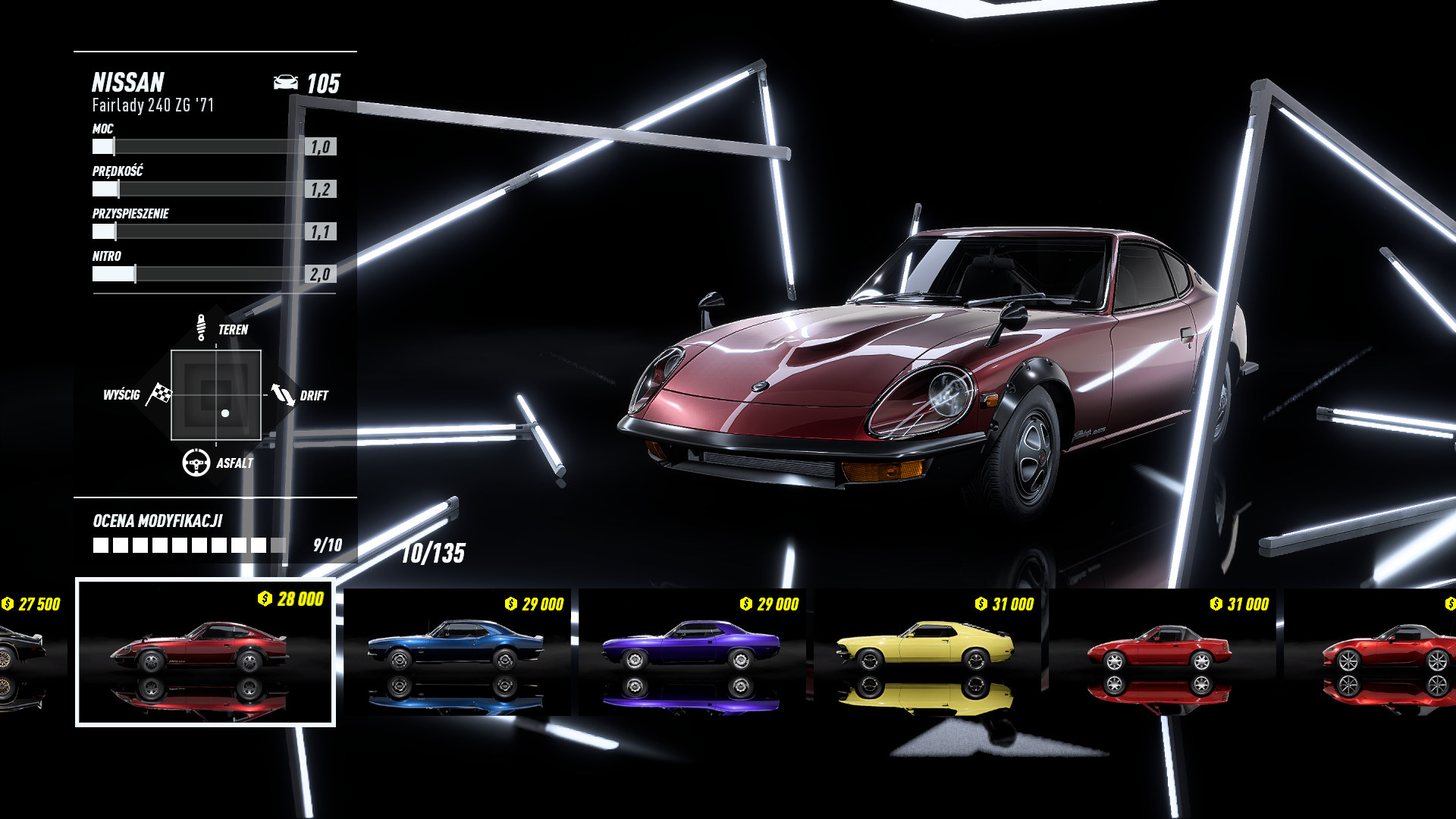Choose the red roadster priced 31 000
The width and height of the screenshot is (1456, 819).
tap(1162, 652)
